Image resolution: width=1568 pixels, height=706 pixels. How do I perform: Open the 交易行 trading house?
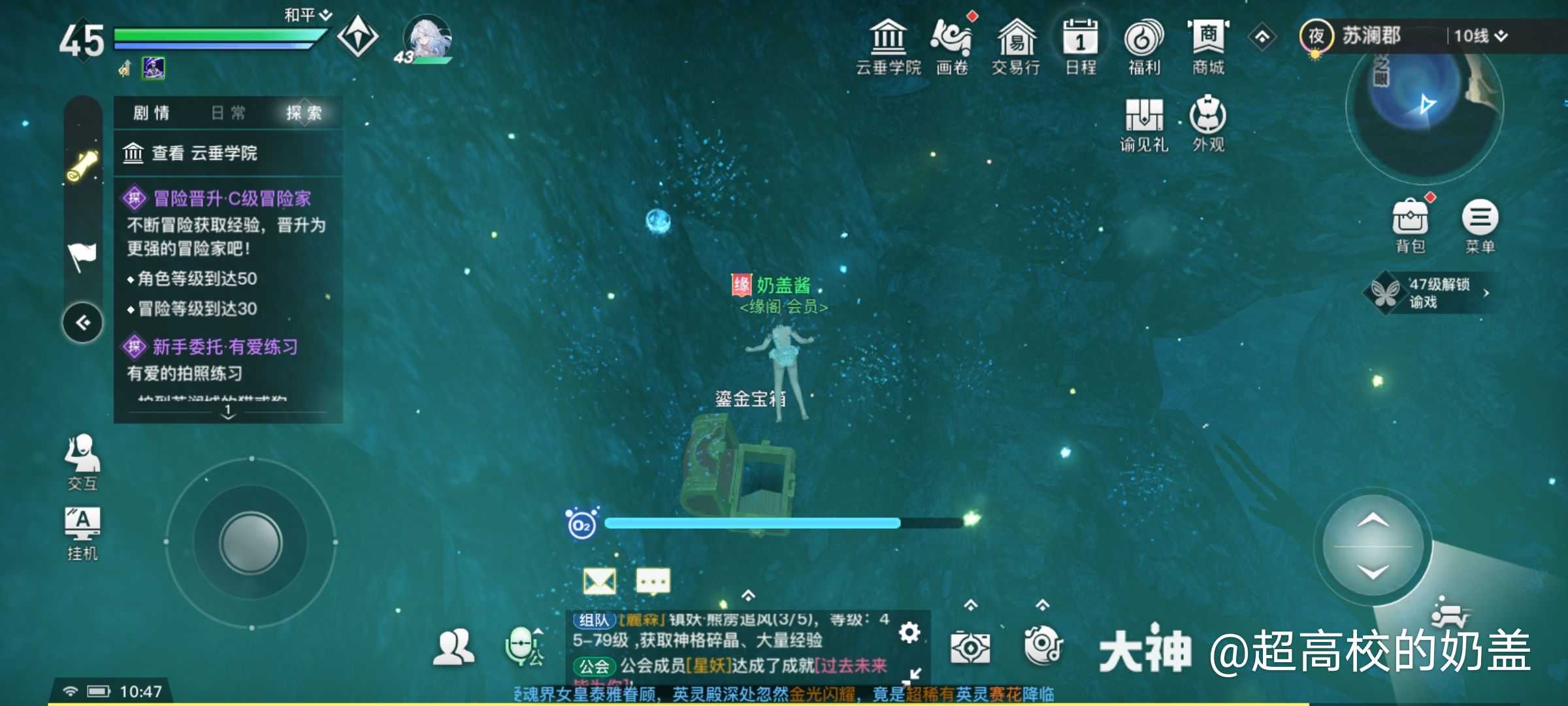point(1016,46)
